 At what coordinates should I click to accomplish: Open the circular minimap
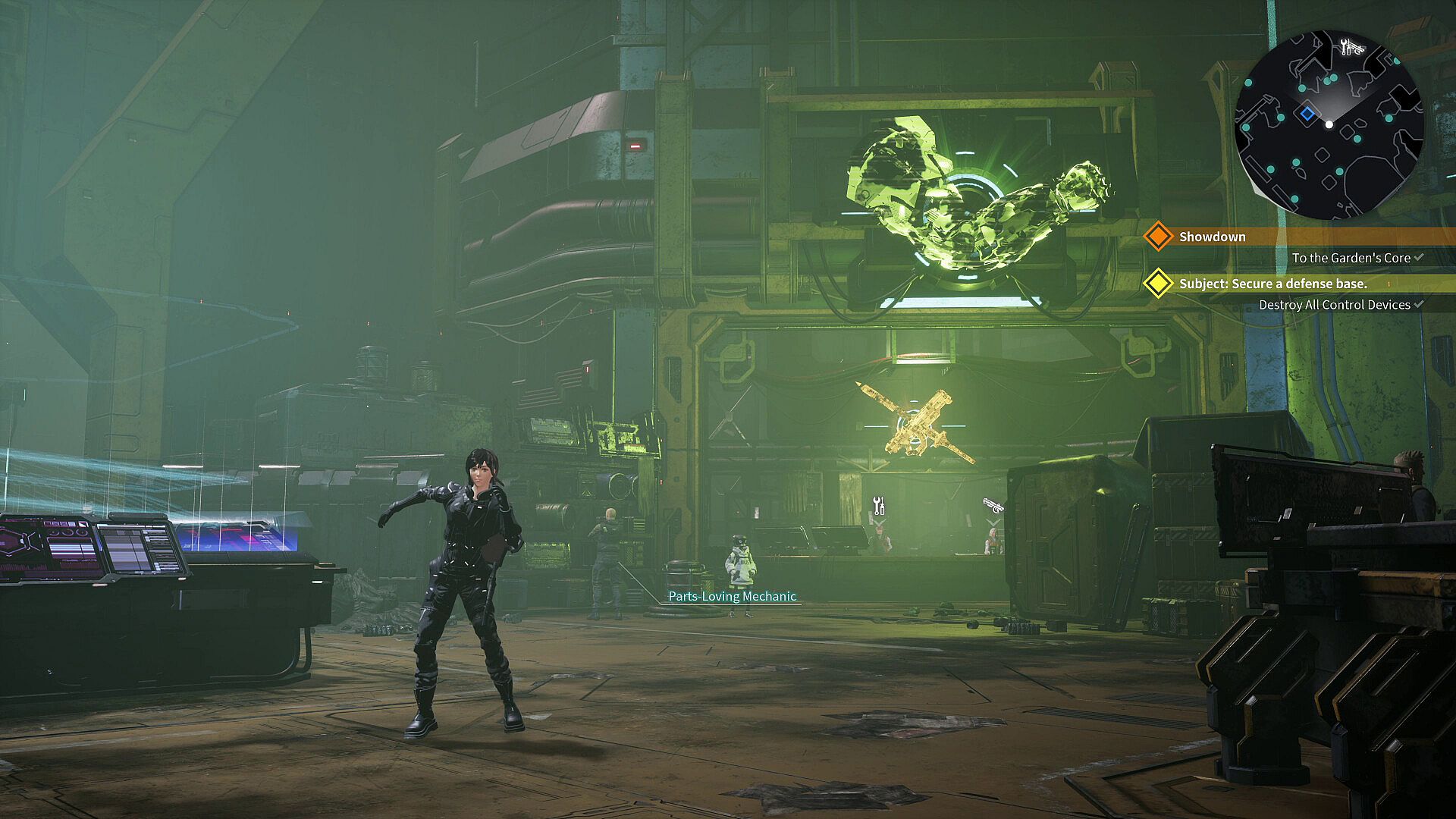pos(1329,125)
